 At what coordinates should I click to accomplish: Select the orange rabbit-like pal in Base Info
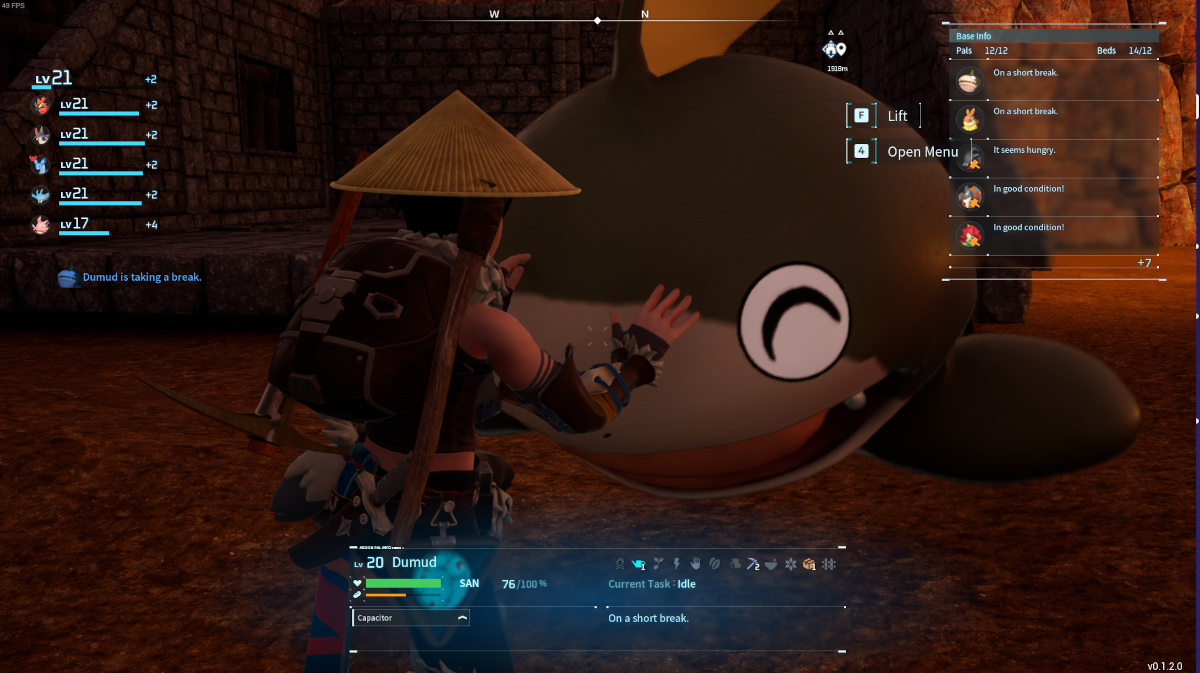tap(968, 120)
